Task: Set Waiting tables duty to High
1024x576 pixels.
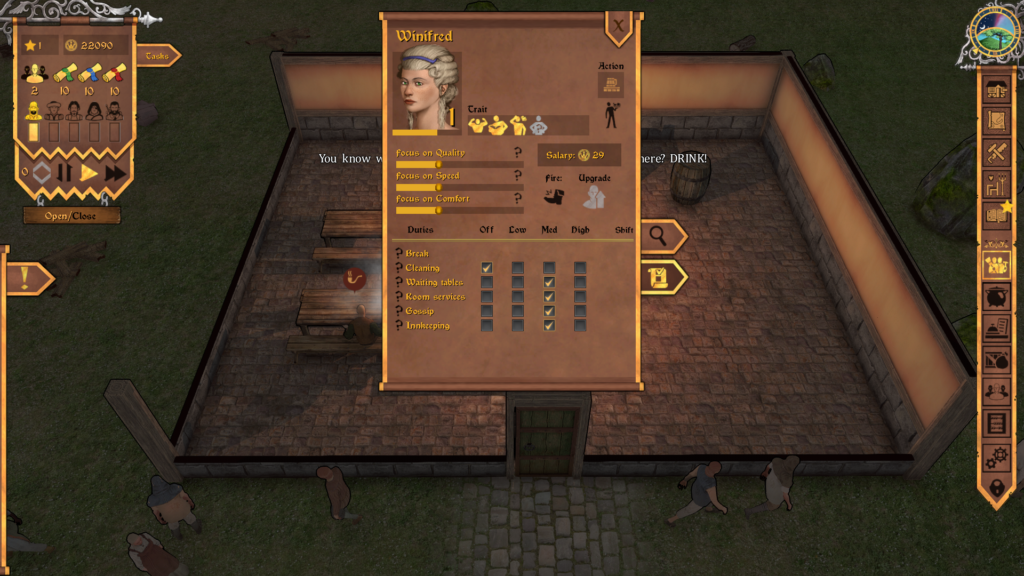Action: coord(580,282)
